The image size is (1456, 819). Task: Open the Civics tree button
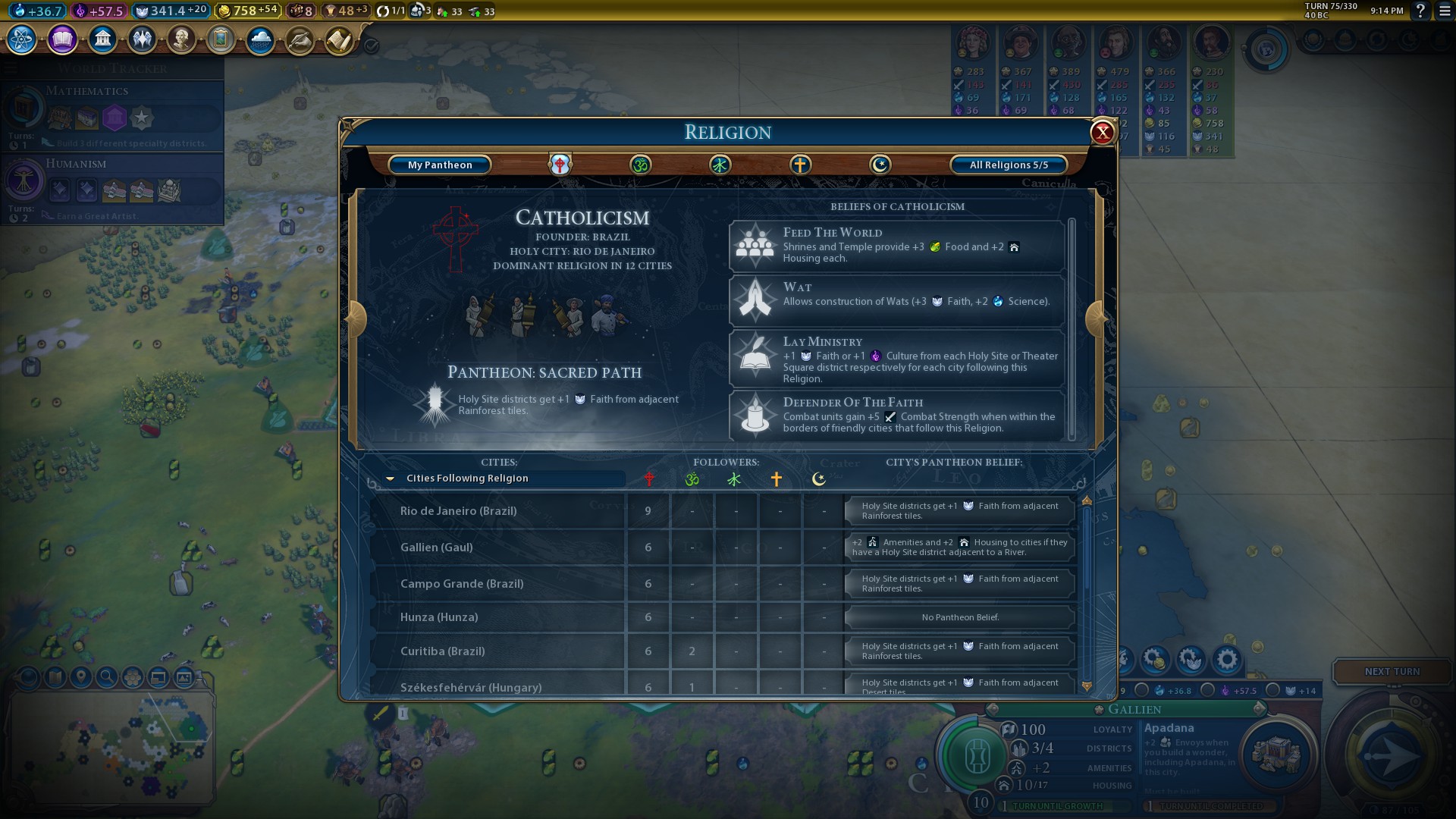pyautogui.click(x=62, y=39)
